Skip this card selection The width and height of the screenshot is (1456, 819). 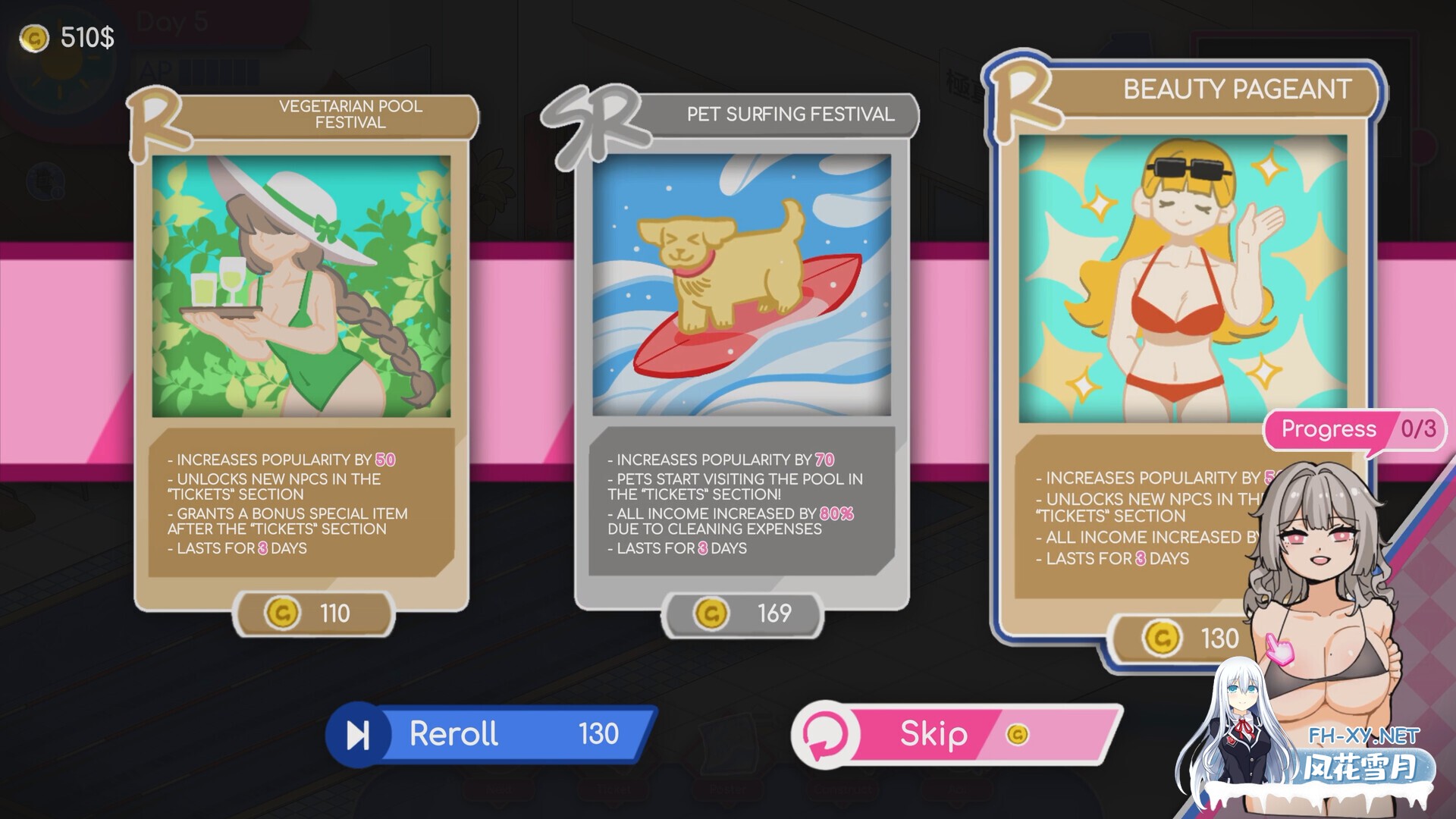[957, 734]
